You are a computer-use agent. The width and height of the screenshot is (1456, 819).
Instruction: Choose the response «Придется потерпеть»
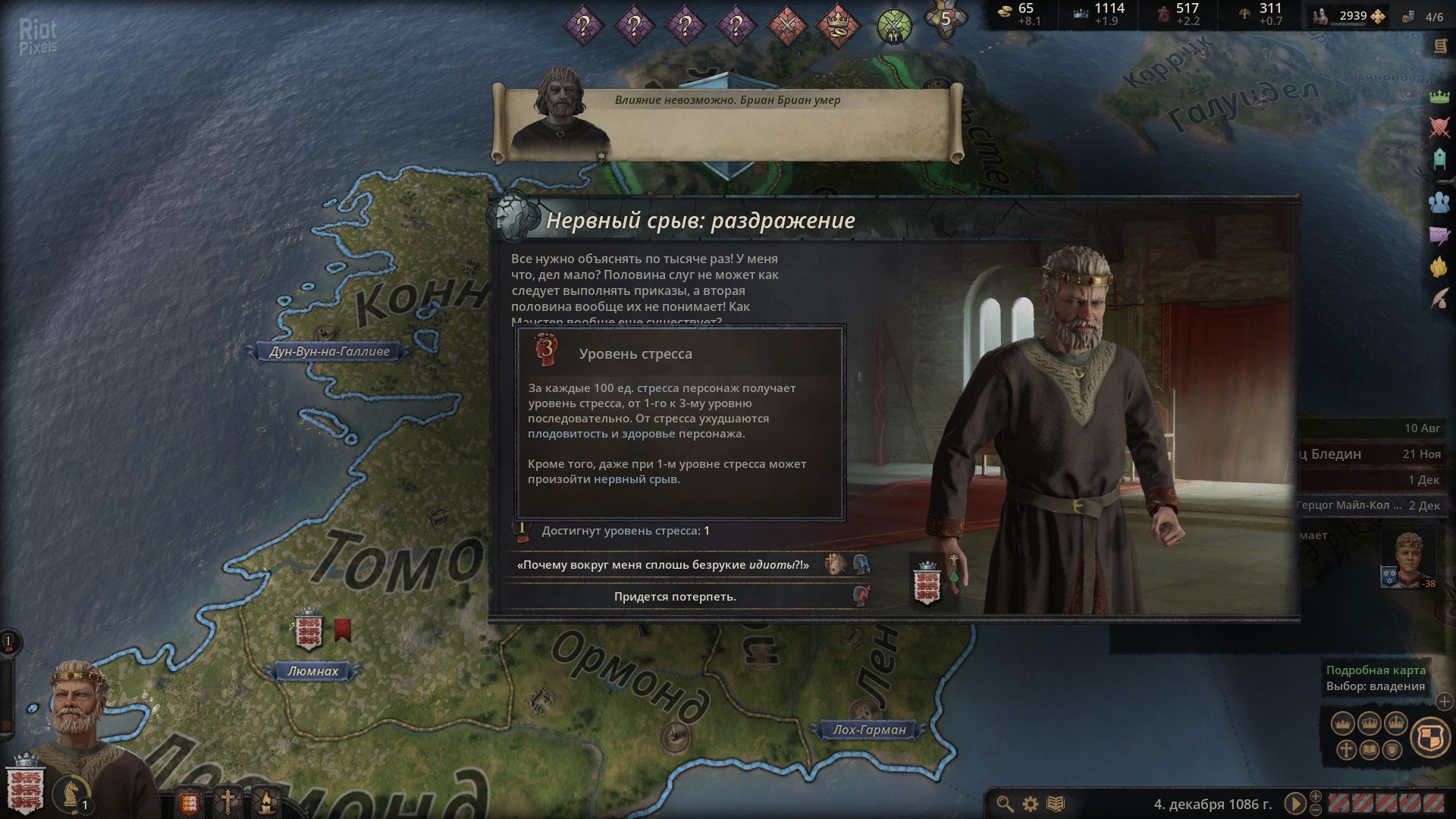point(674,597)
